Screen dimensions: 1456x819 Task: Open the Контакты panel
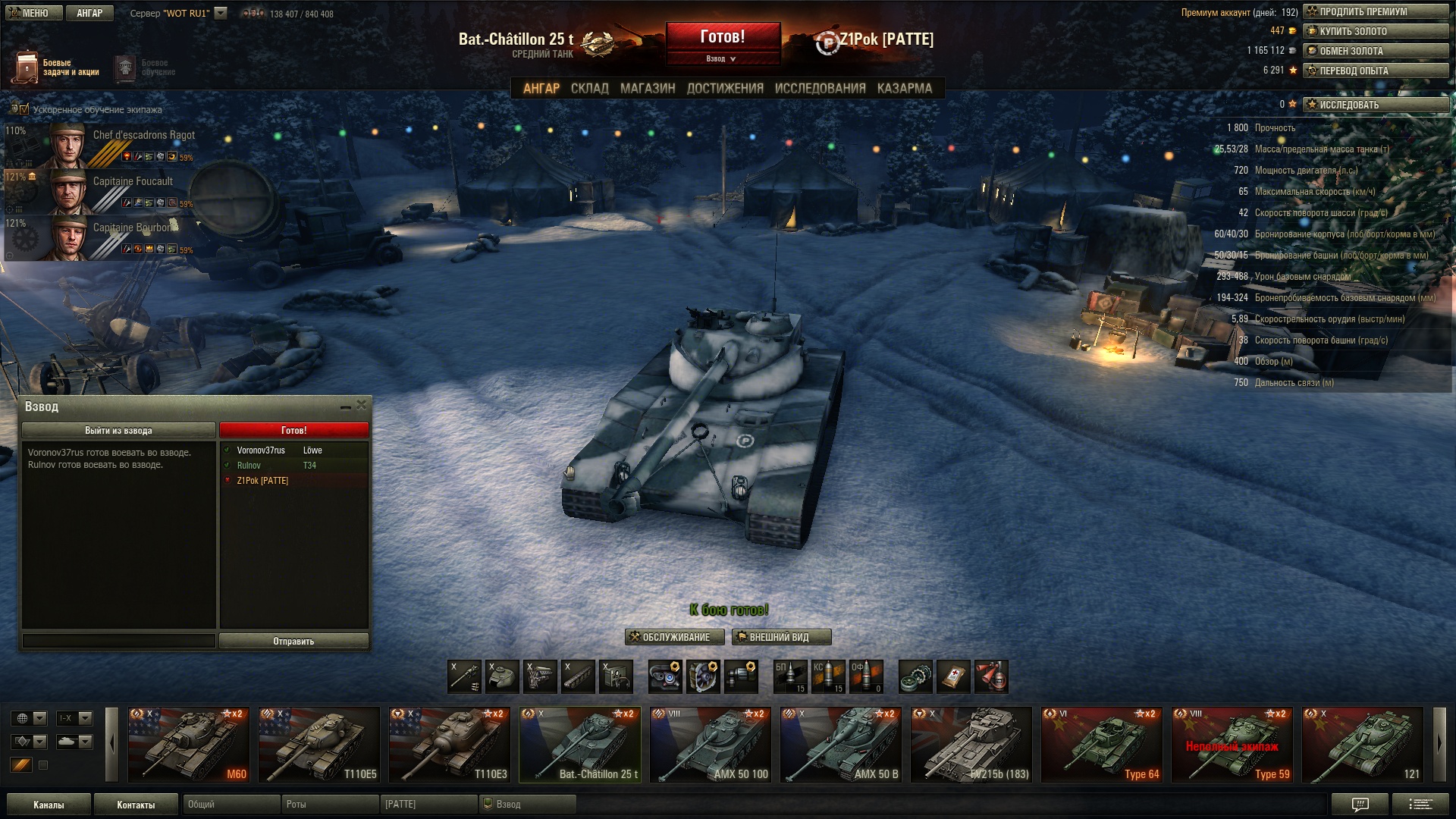[136, 805]
